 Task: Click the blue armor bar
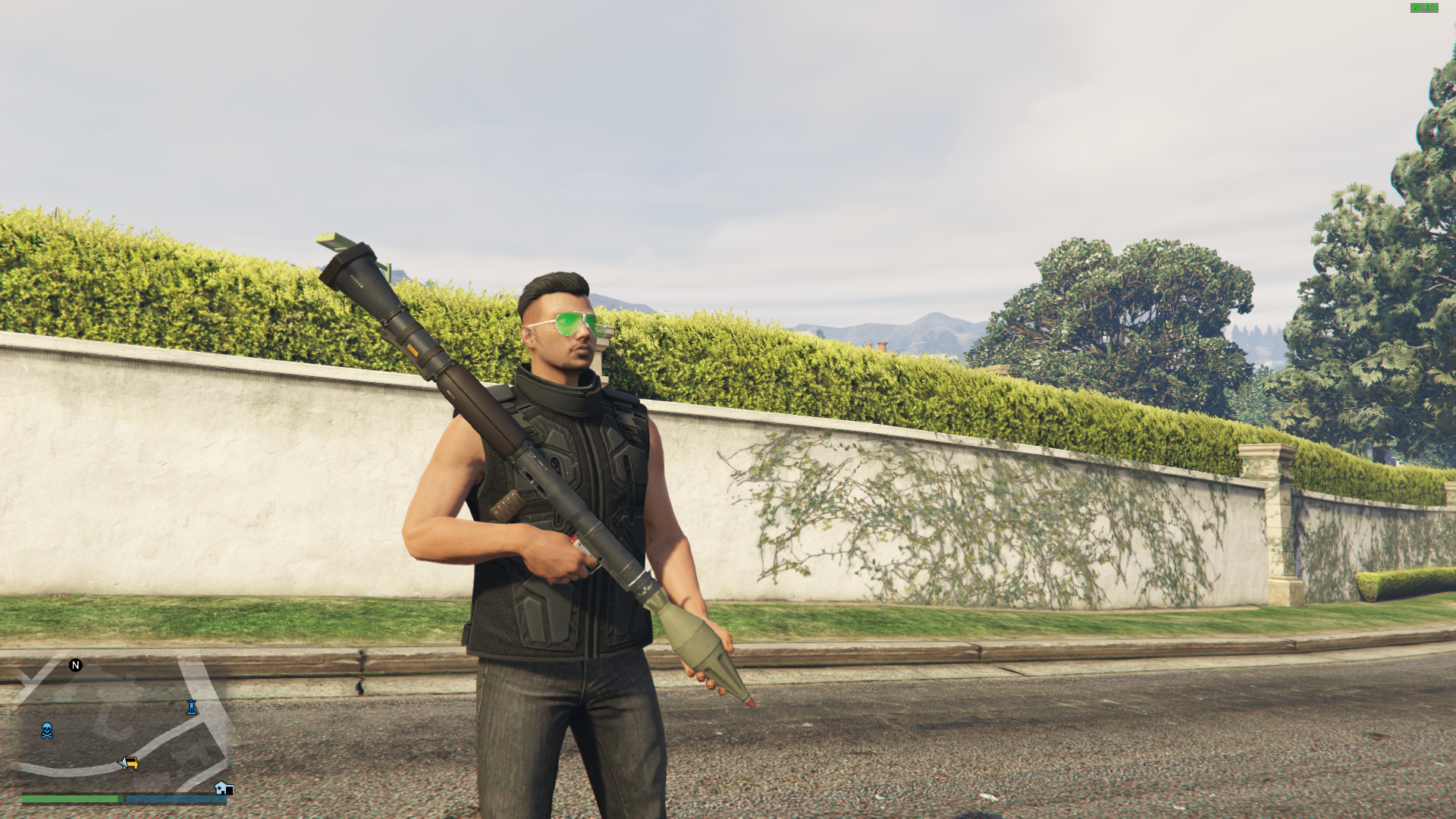(174, 799)
